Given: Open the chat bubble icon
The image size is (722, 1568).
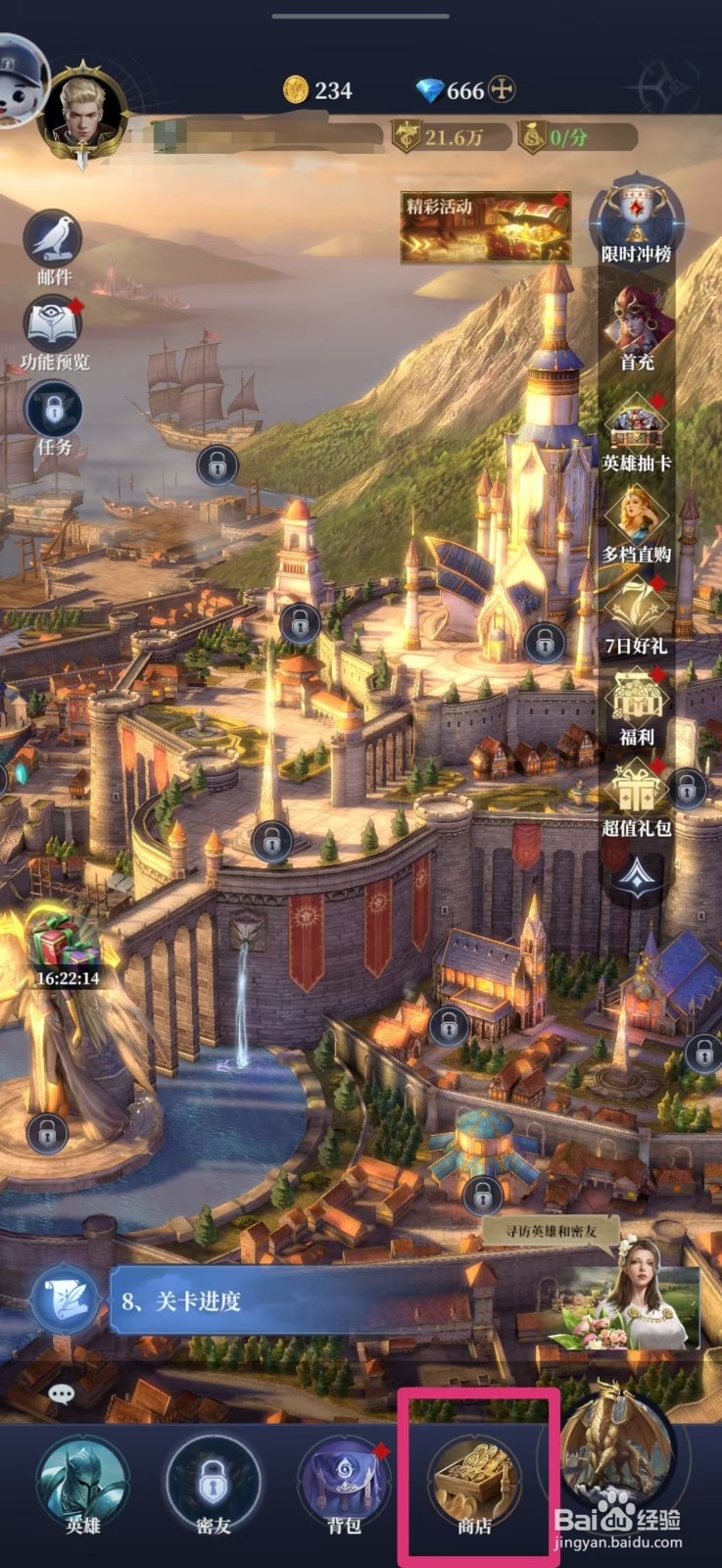Looking at the screenshot, I should [61, 1393].
